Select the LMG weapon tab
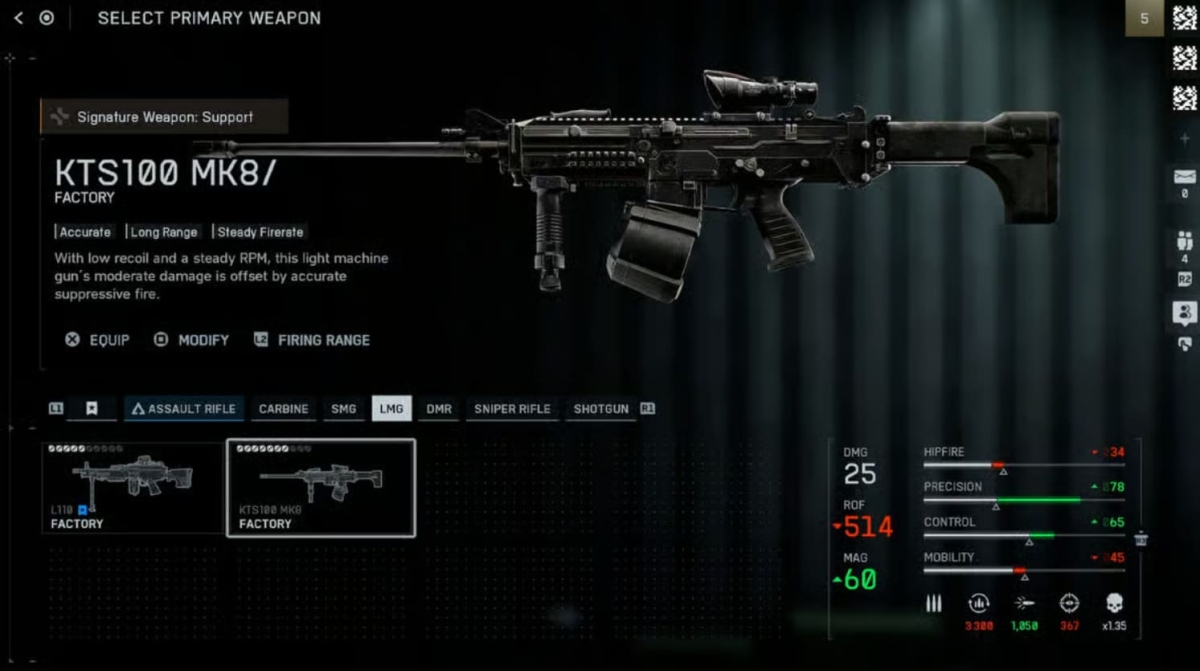The height and width of the screenshot is (671, 1200). click(x=391, y=409)
